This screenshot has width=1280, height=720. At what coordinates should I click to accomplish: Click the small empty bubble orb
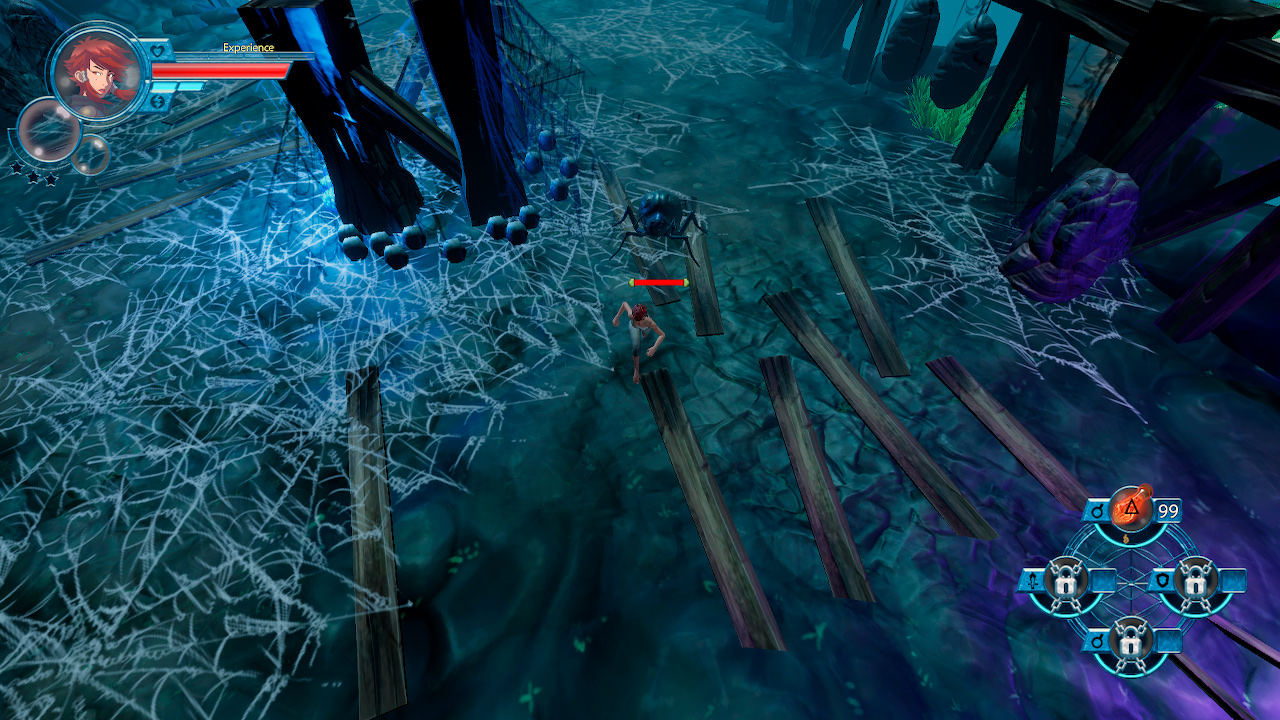(90, 154)
